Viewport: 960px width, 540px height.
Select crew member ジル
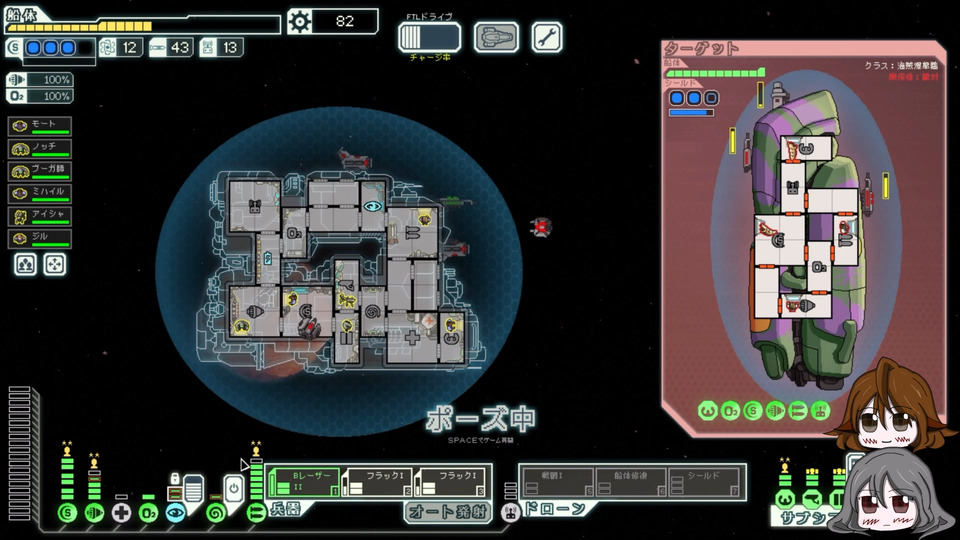tap(40, 239)
